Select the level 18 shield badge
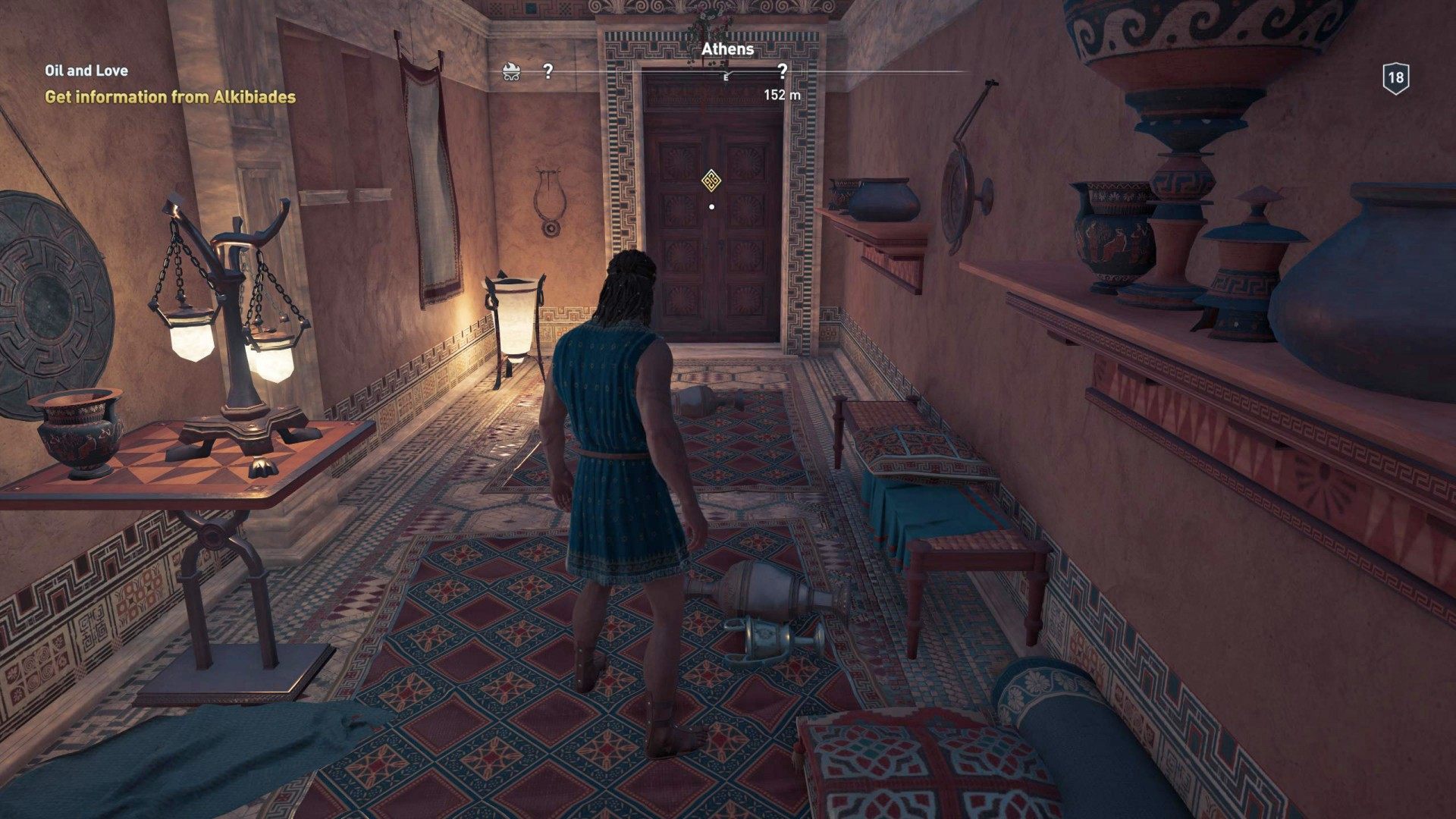The image size is (1456, 819). click(x=1395, y=78)
